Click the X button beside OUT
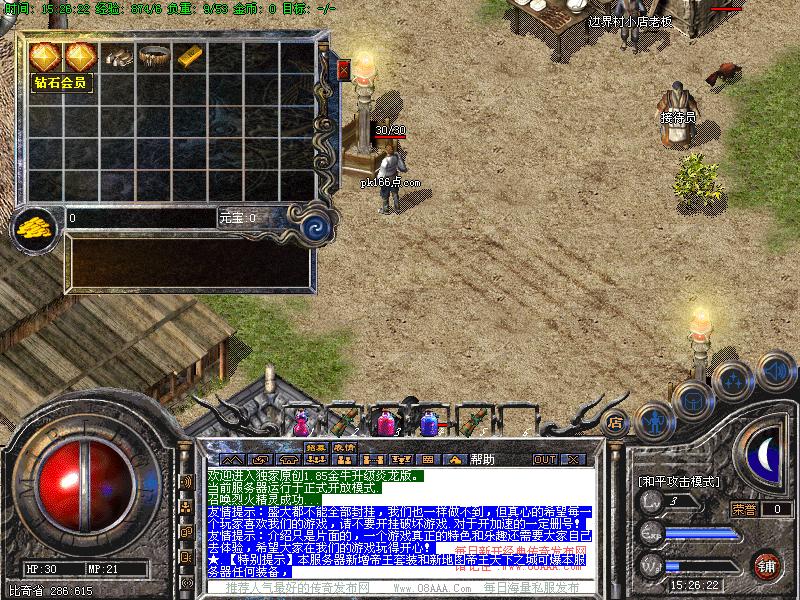 pyautogui.click(x=572, y=459)
